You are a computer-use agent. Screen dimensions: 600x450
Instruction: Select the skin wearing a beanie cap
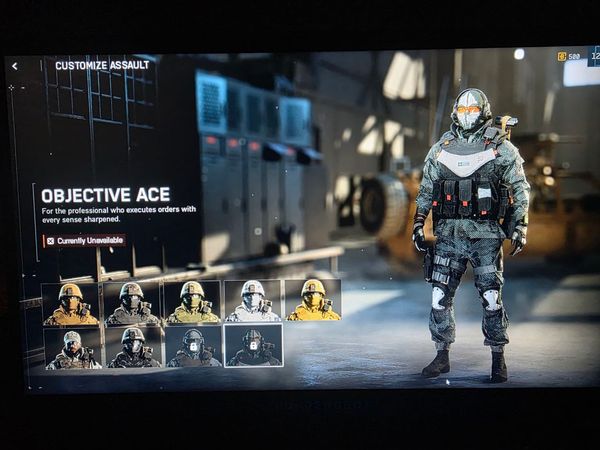pyautogui.click(x=73, y=348)
